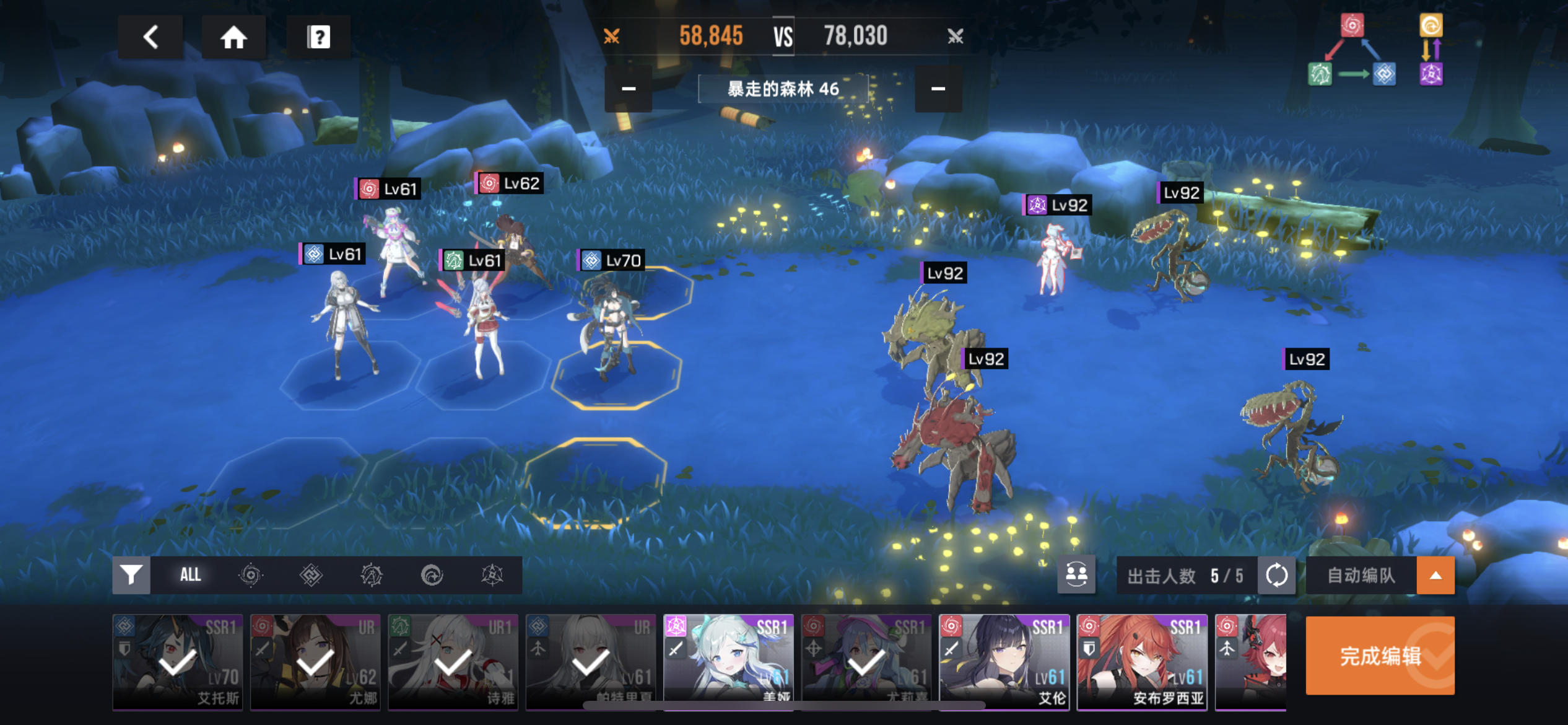Tap 自动编队 to auto-form the team
The image size is (1568, 725).
pos(1361,575)
